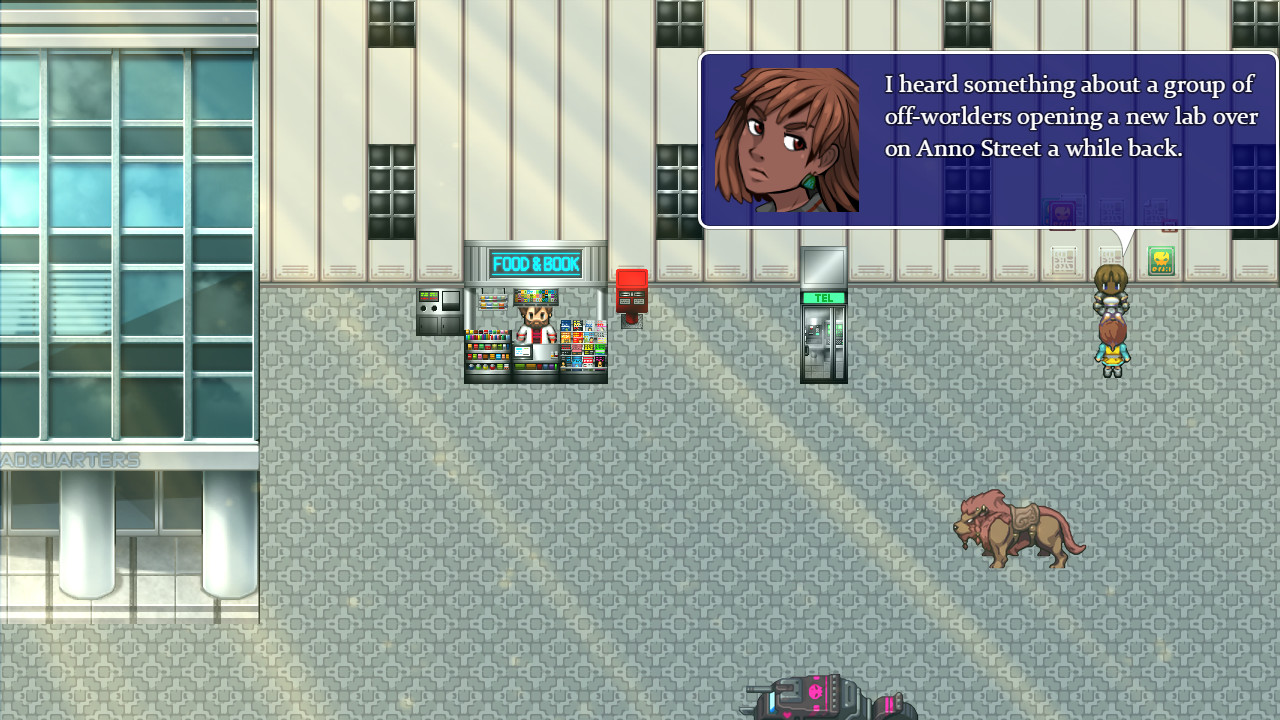Select the magazine rack beside the vendor
Screen dimensions: 1280x720
point(584,344)
